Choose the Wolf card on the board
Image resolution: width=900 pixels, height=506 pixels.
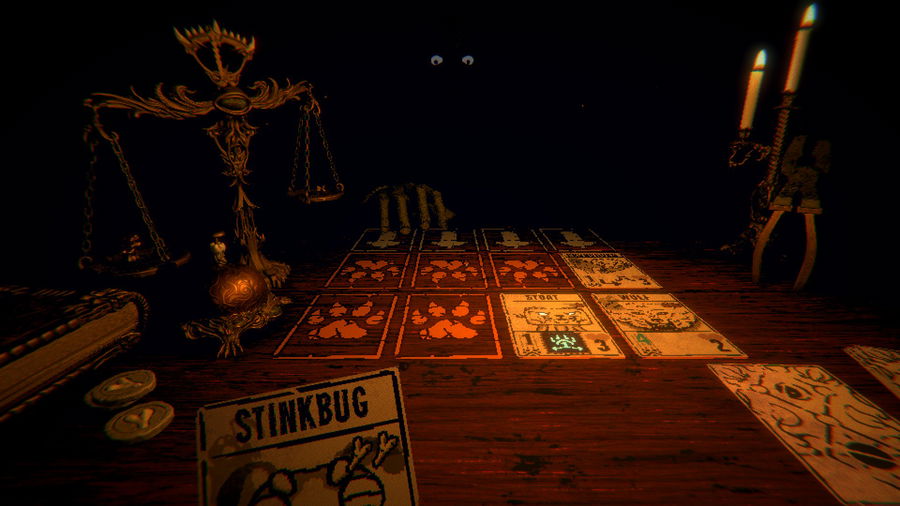(x=665, y=326)
